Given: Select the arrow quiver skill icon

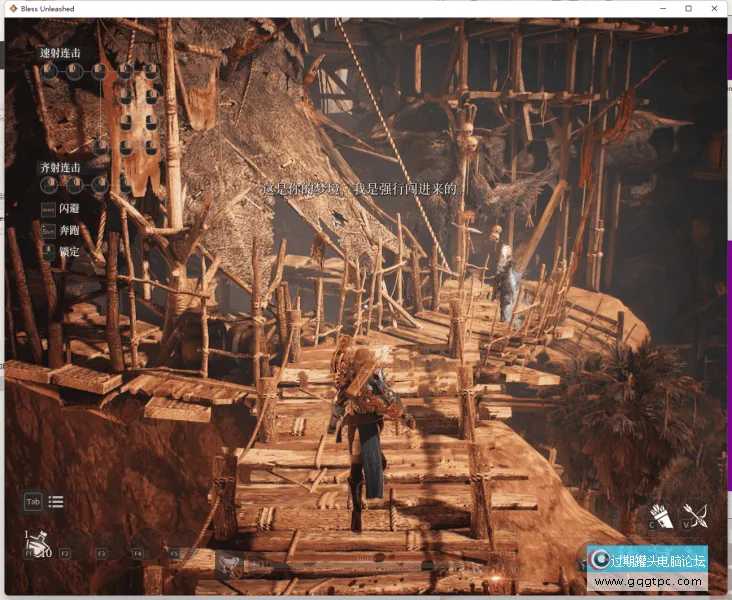Looking at the screenshot, I should pos(661,515).
